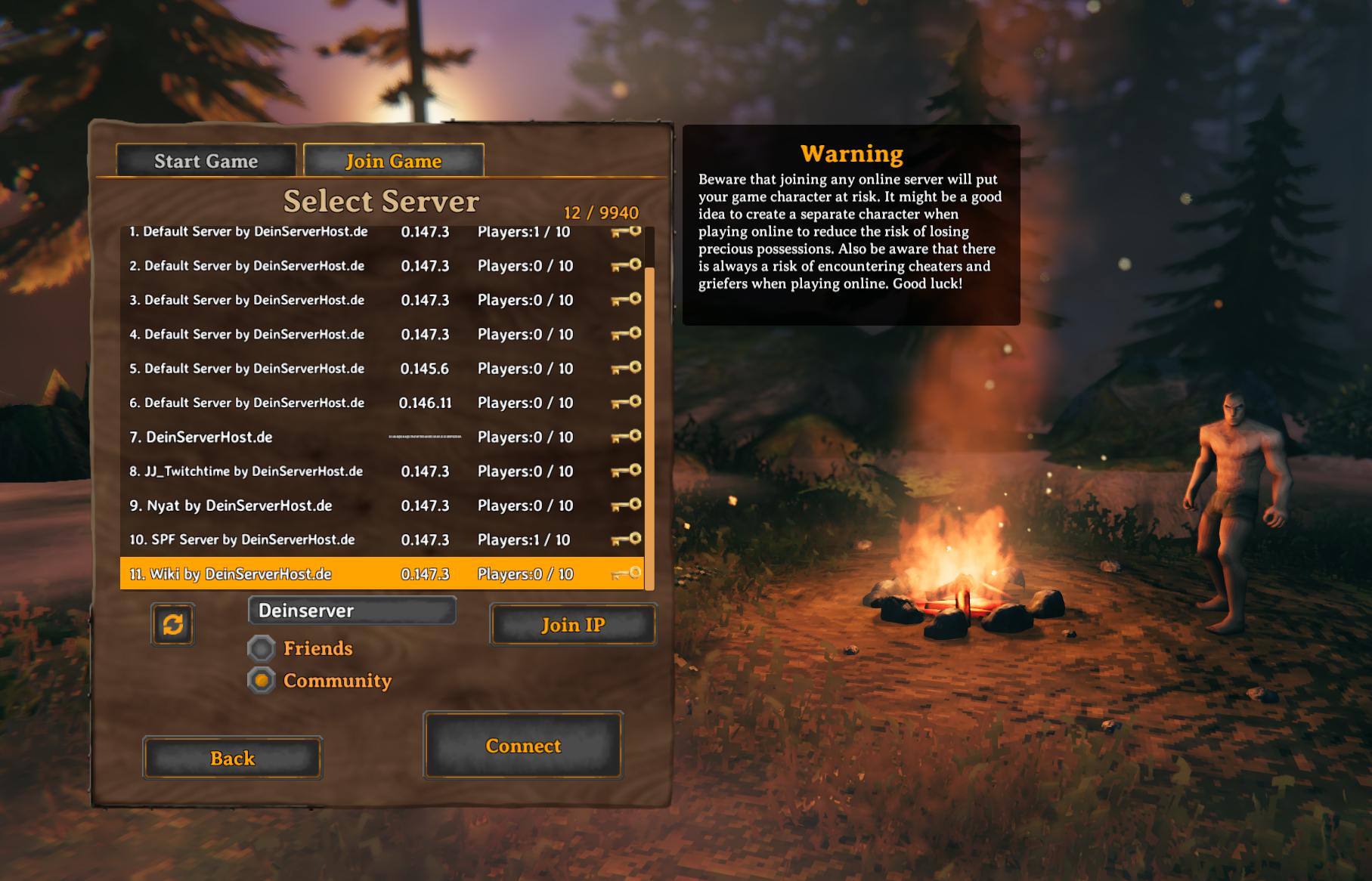Screen dimensions: 1372x881
Task: Click the Join IP button
Action: 572,625
